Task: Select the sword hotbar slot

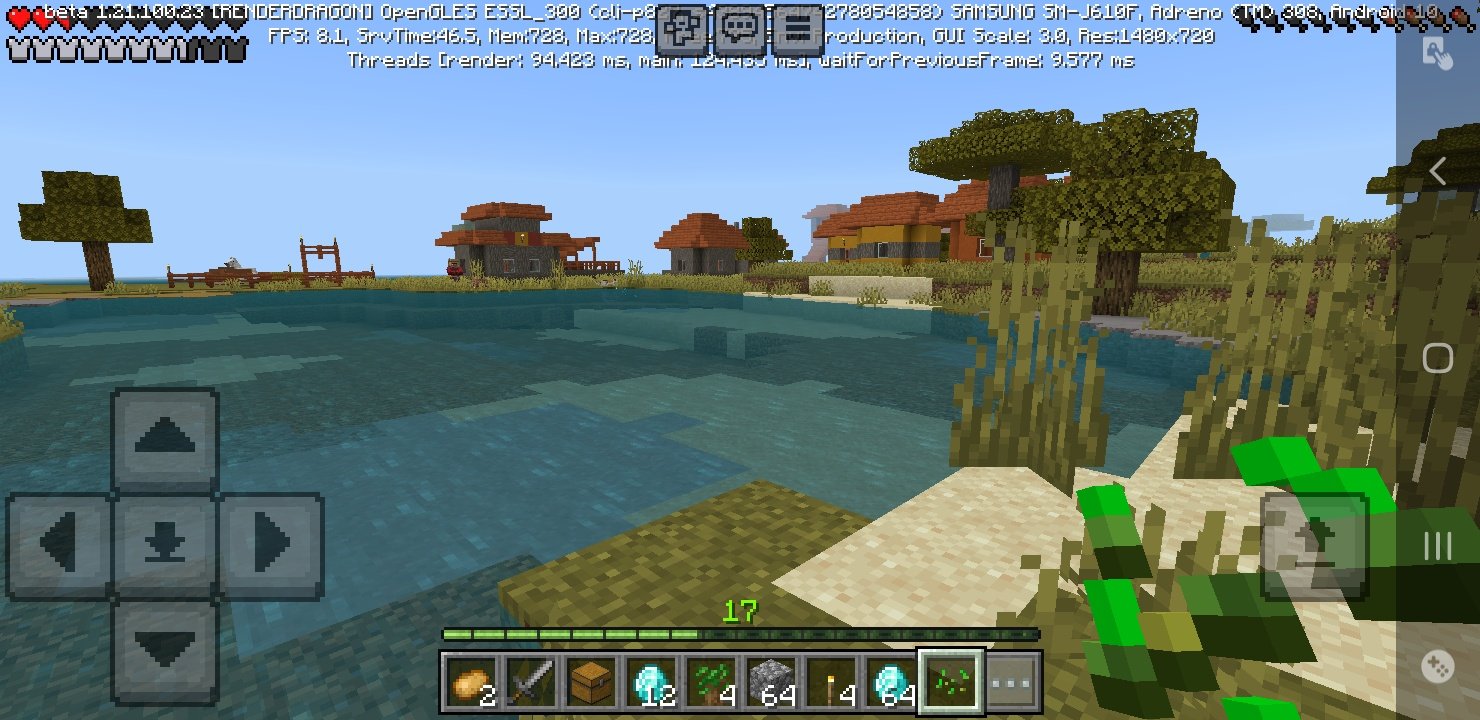Action: 530,682
